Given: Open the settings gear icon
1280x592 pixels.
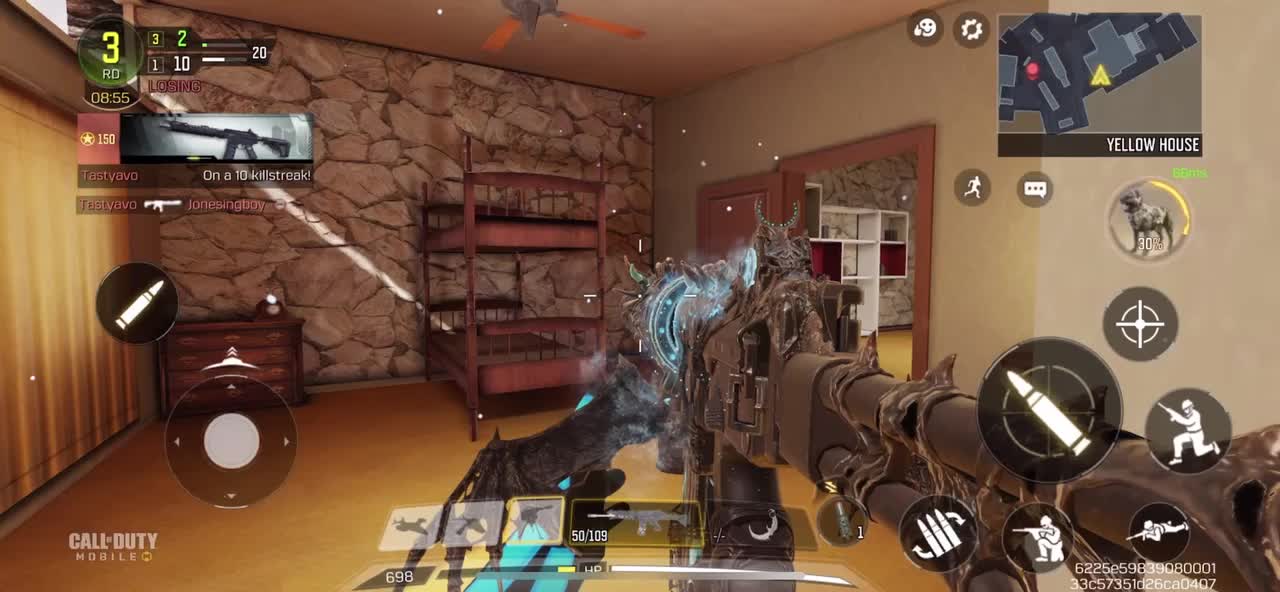Looking at the screenshot, I should coord(971,29).
